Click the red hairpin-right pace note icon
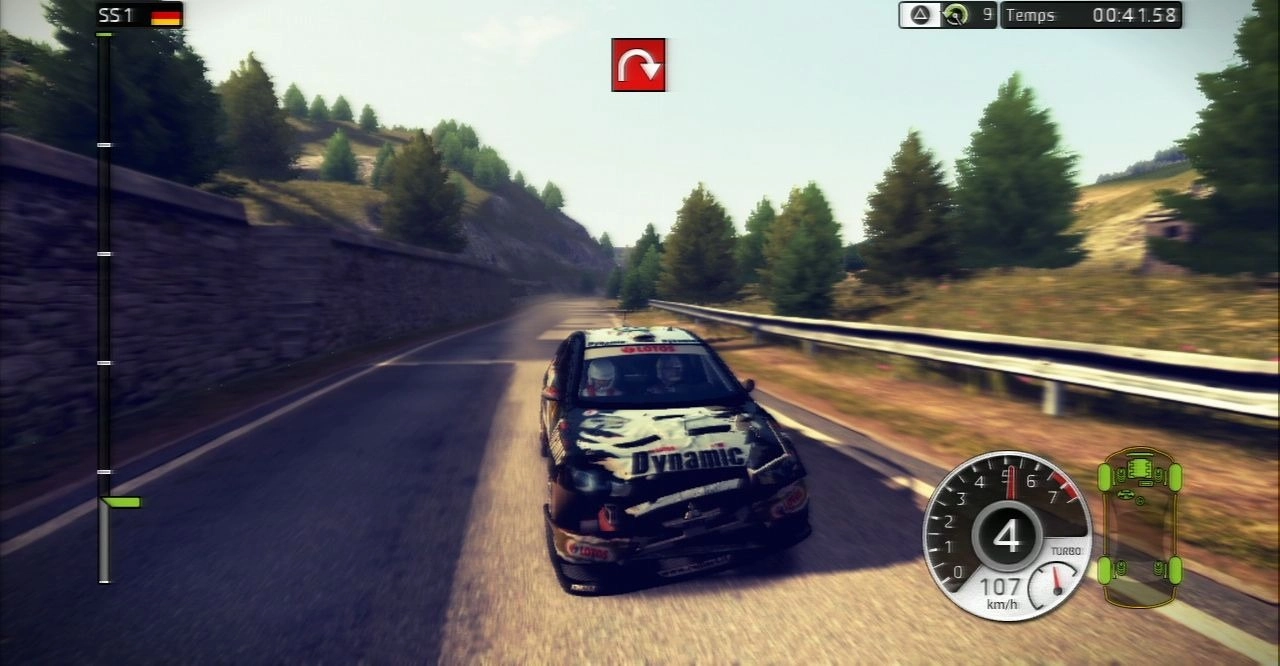The height and width of the screenshot is (666, 1280). tap(638, 65)
